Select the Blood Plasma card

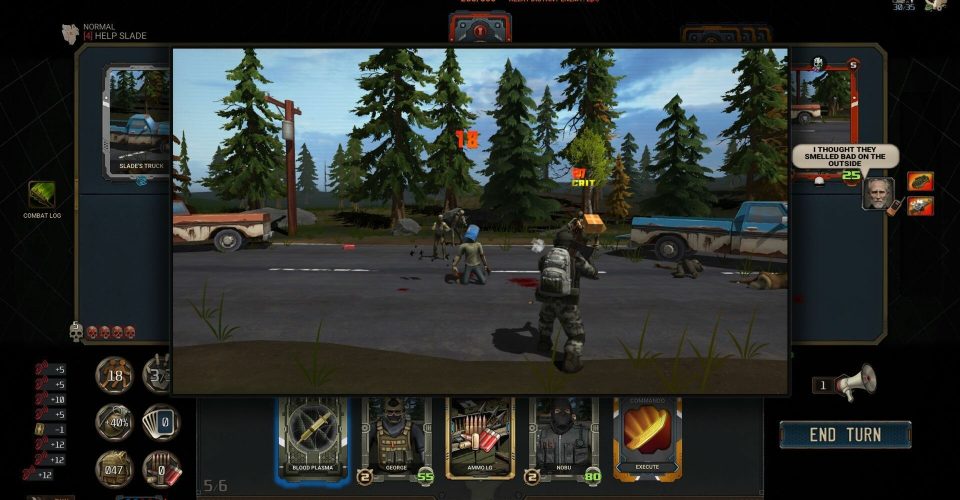(x=312, y=435)
